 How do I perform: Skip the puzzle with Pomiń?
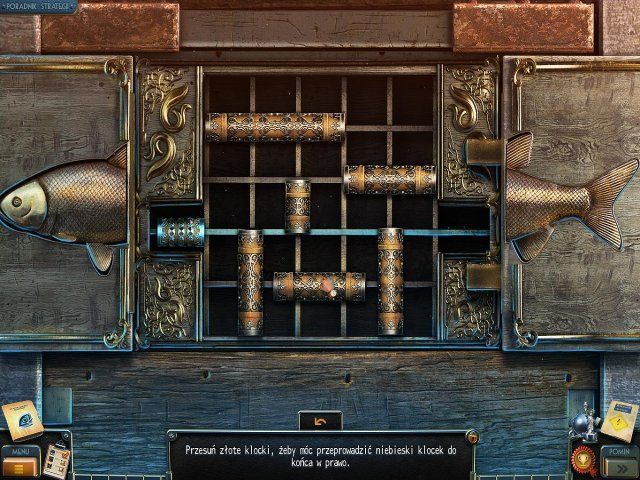pos(621,463)
